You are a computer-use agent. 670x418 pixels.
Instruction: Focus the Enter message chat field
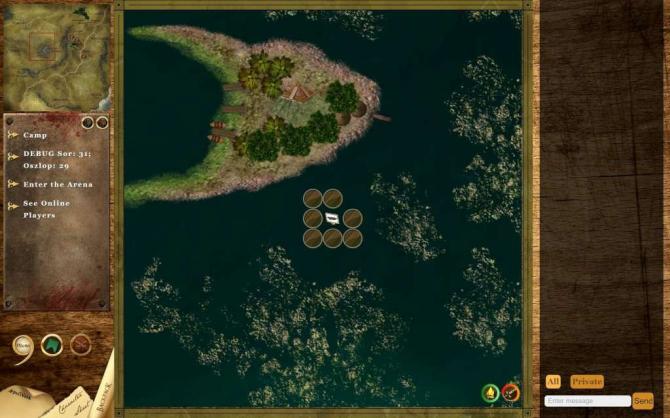[587, 400]
